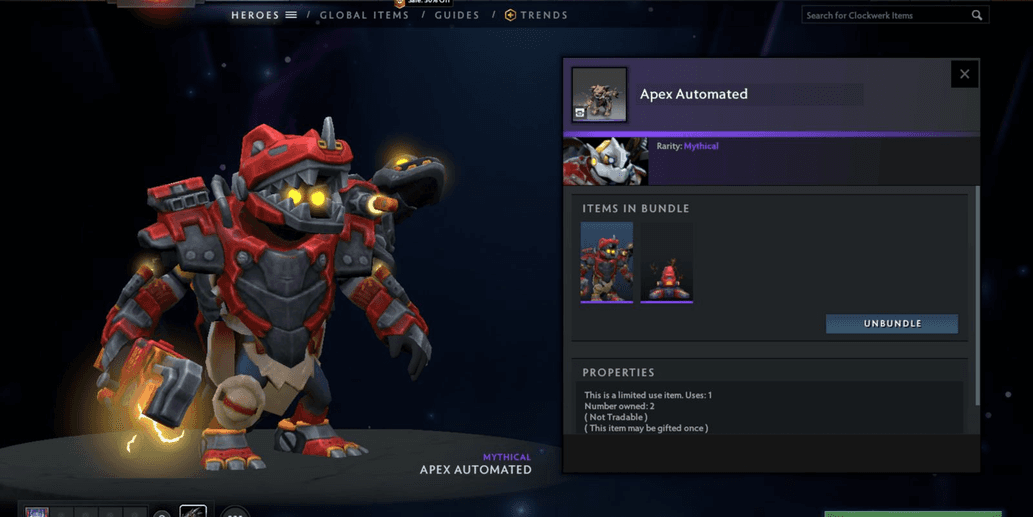Open the Heroes menu
Image resolution: width=1033 pixels, height=517 pixels.
(263, 15)
